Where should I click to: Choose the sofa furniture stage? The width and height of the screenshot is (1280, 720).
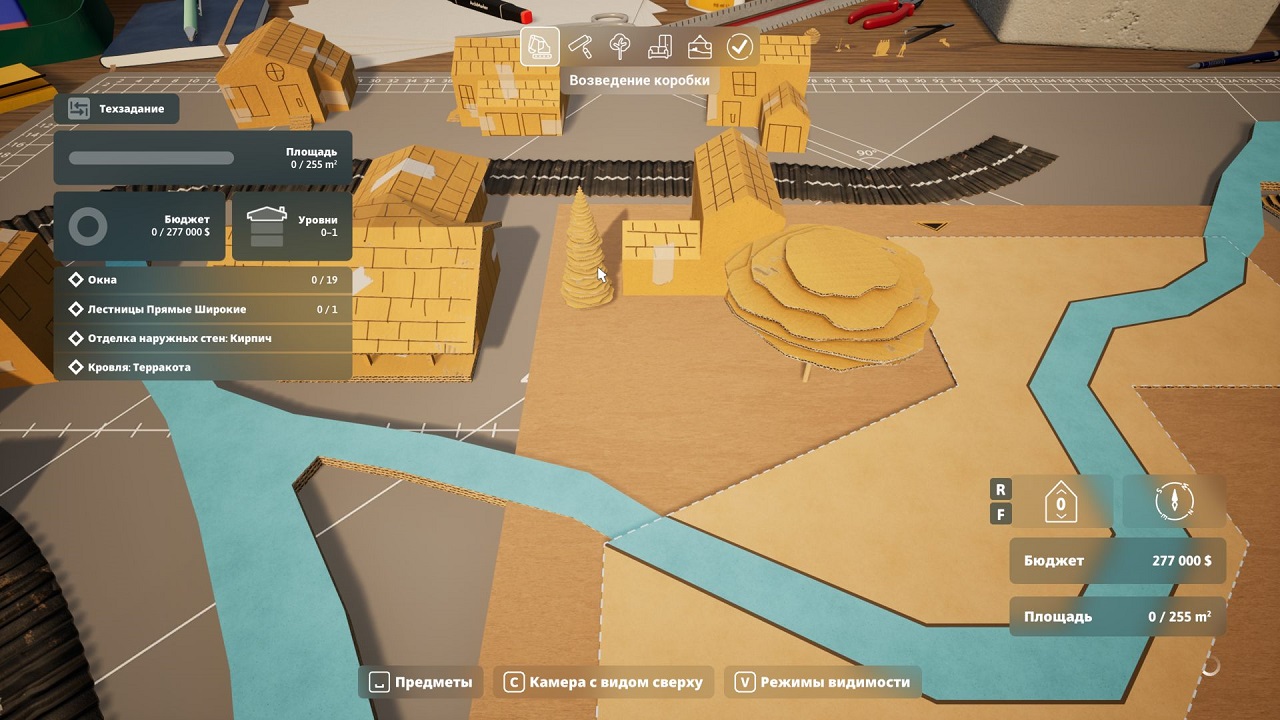(x=660, y=46)
